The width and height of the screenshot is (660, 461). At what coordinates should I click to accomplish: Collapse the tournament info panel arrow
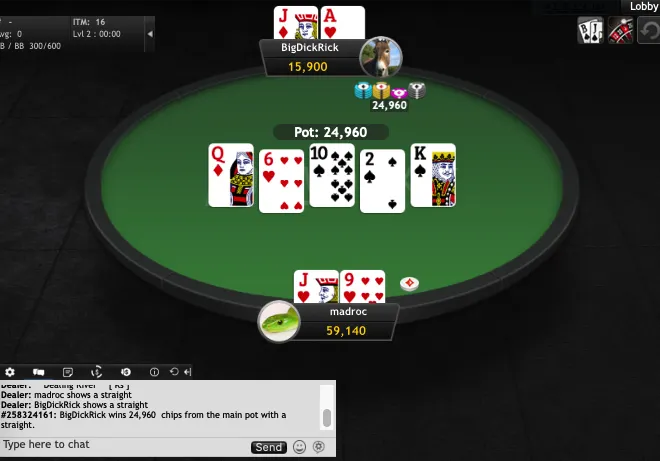[x=150, y=33]
